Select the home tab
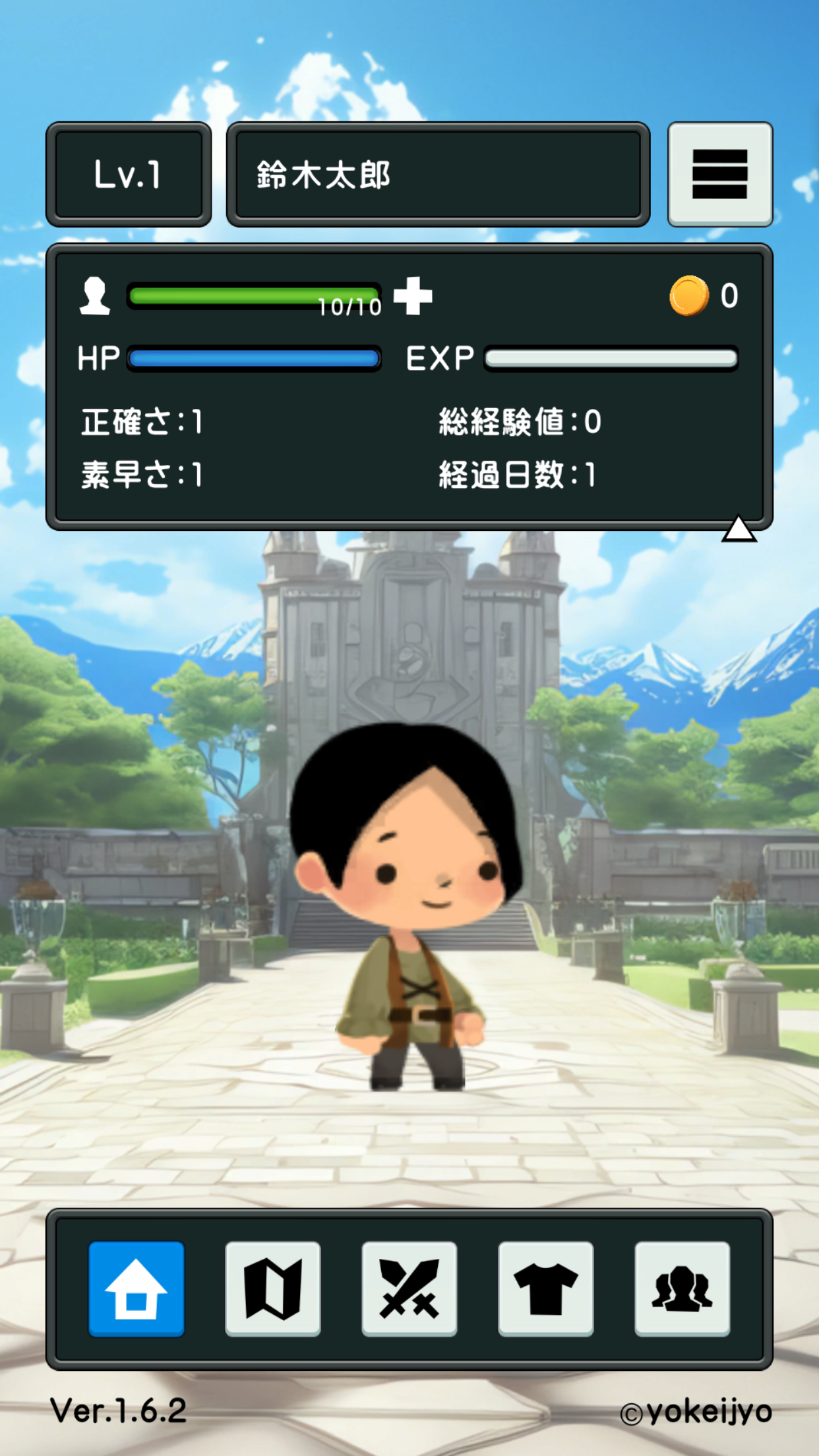 (x=136, y=1289)
